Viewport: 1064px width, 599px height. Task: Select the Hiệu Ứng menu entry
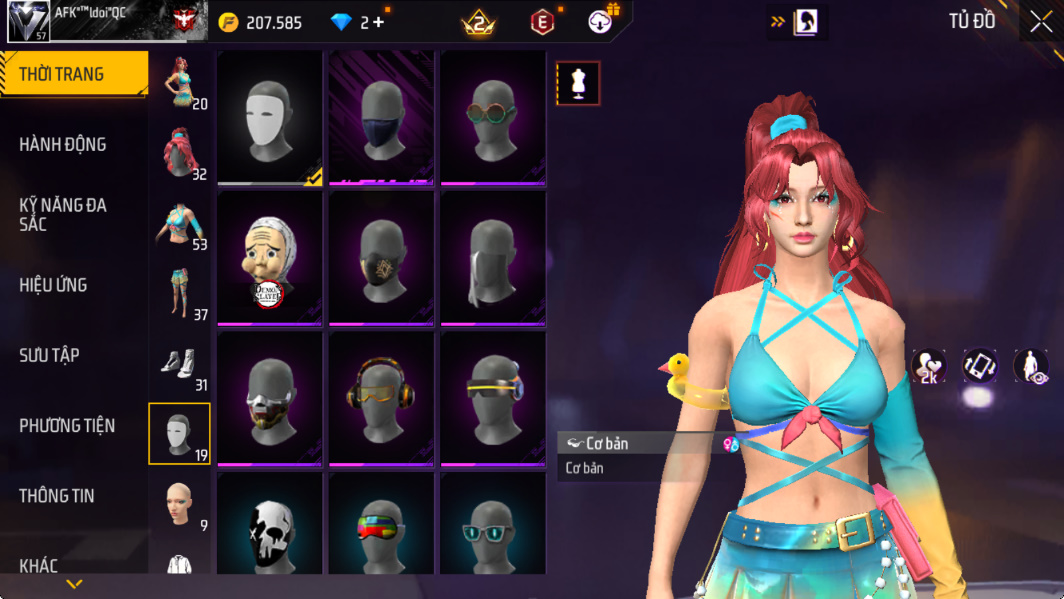tap(53, 285)
